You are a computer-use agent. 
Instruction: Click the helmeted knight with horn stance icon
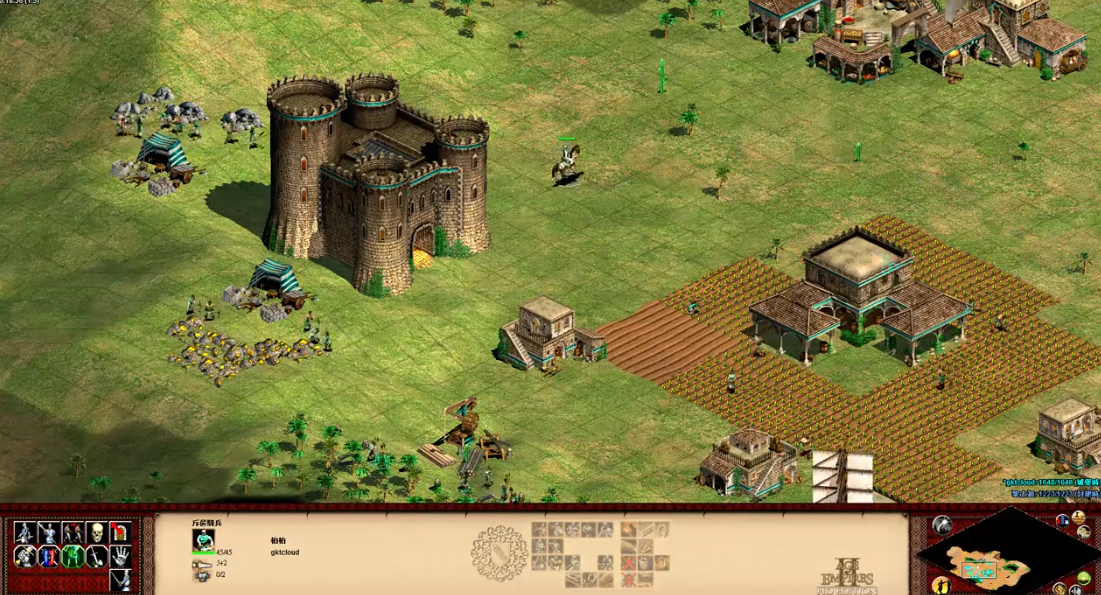tap(24, 556)
